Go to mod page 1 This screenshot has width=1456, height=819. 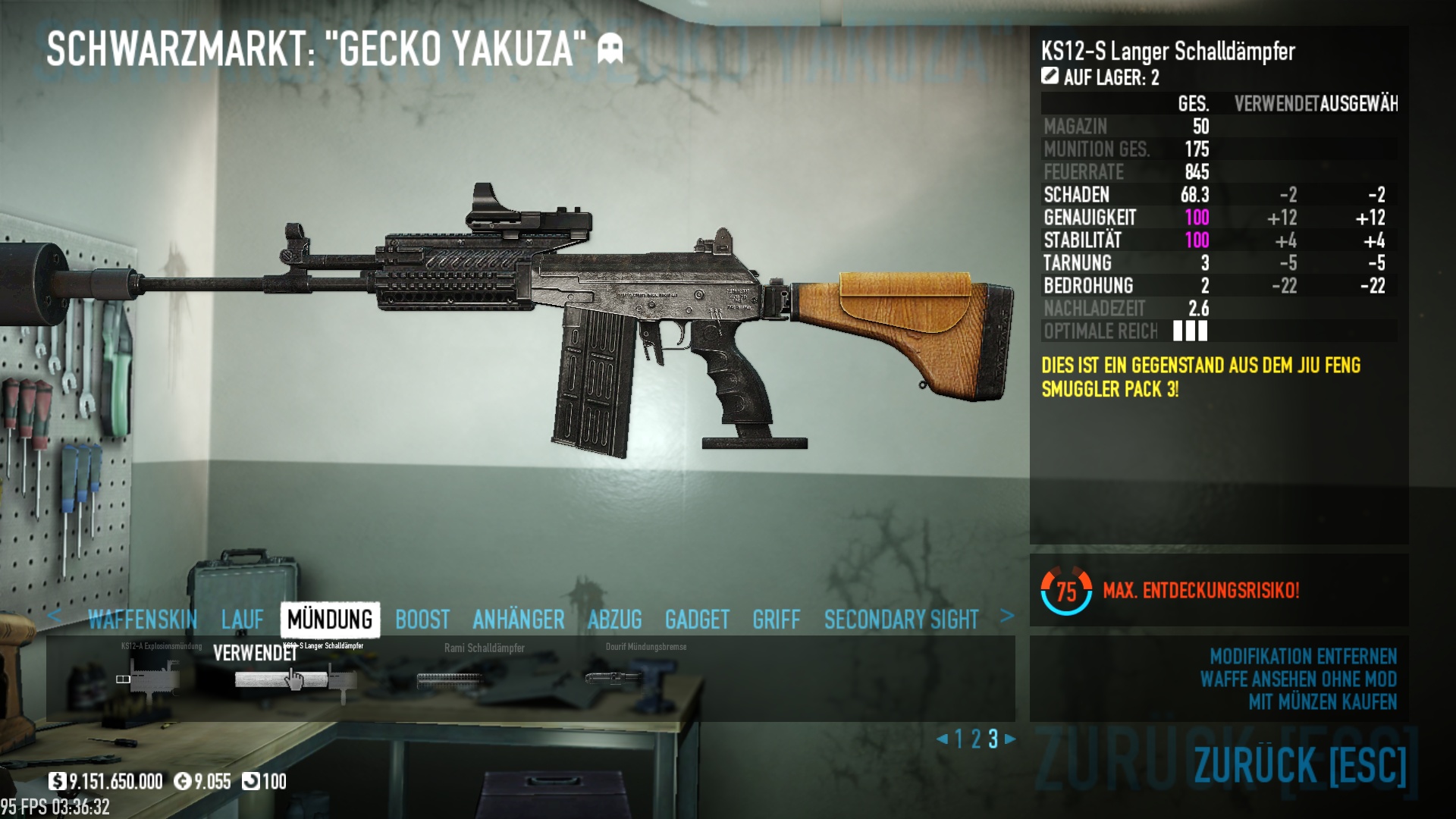point(959,739)
